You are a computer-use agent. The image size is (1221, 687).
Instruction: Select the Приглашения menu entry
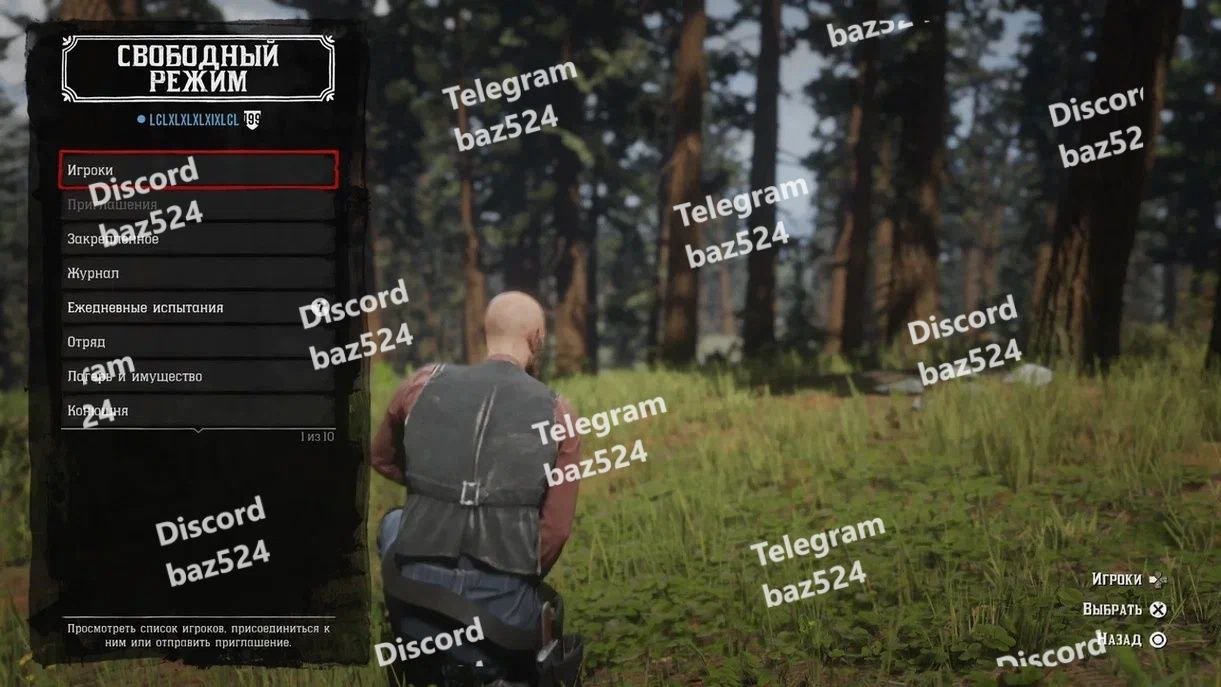coord(198,205)
